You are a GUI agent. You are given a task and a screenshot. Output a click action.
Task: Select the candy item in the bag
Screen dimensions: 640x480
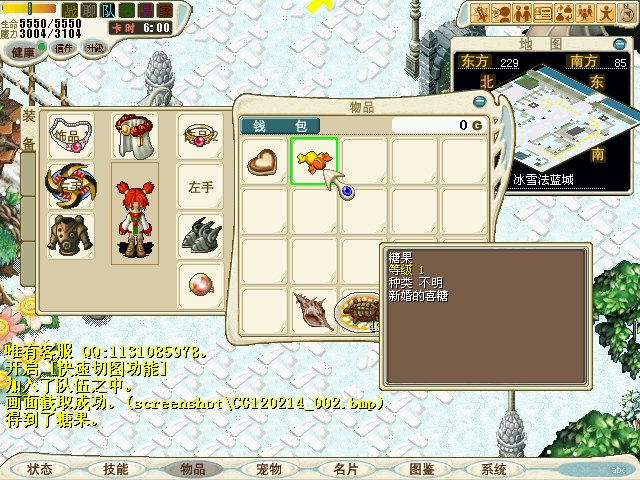314,161
